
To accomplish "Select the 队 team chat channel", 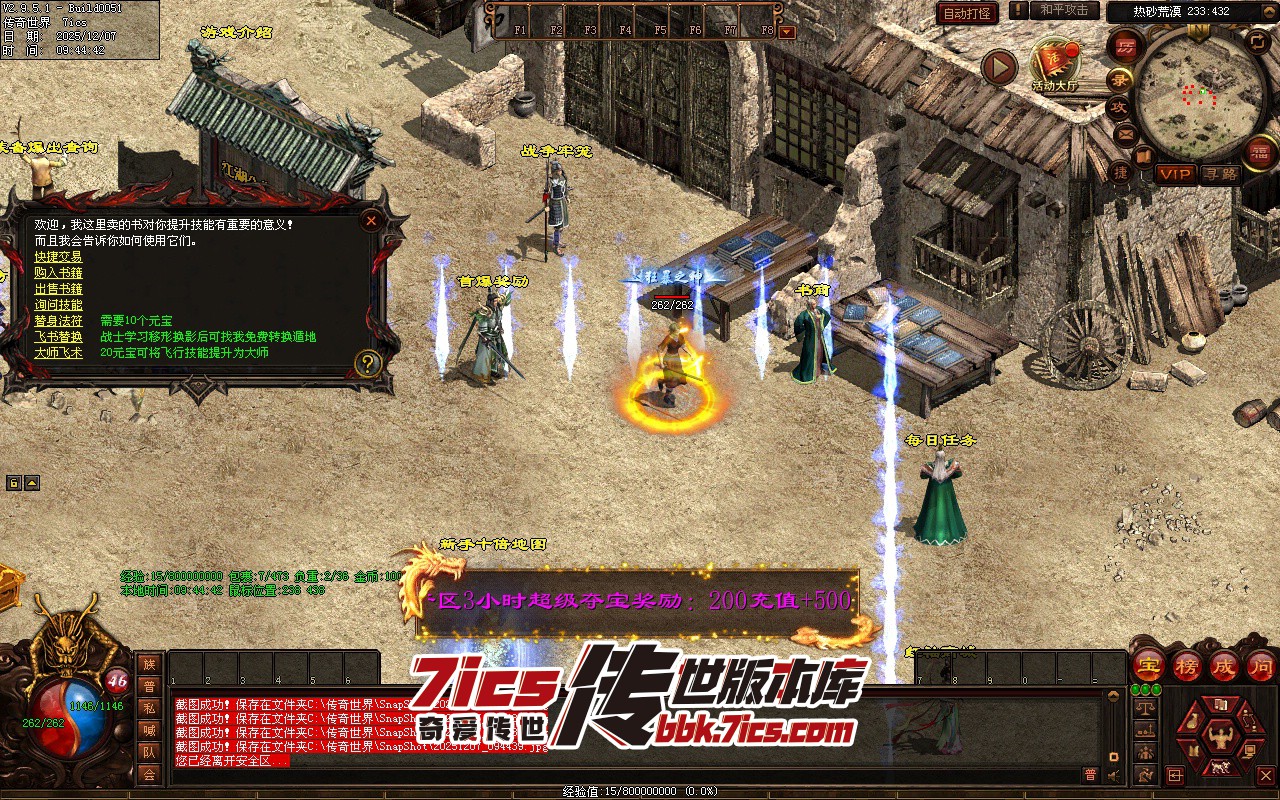I will 149,752.
